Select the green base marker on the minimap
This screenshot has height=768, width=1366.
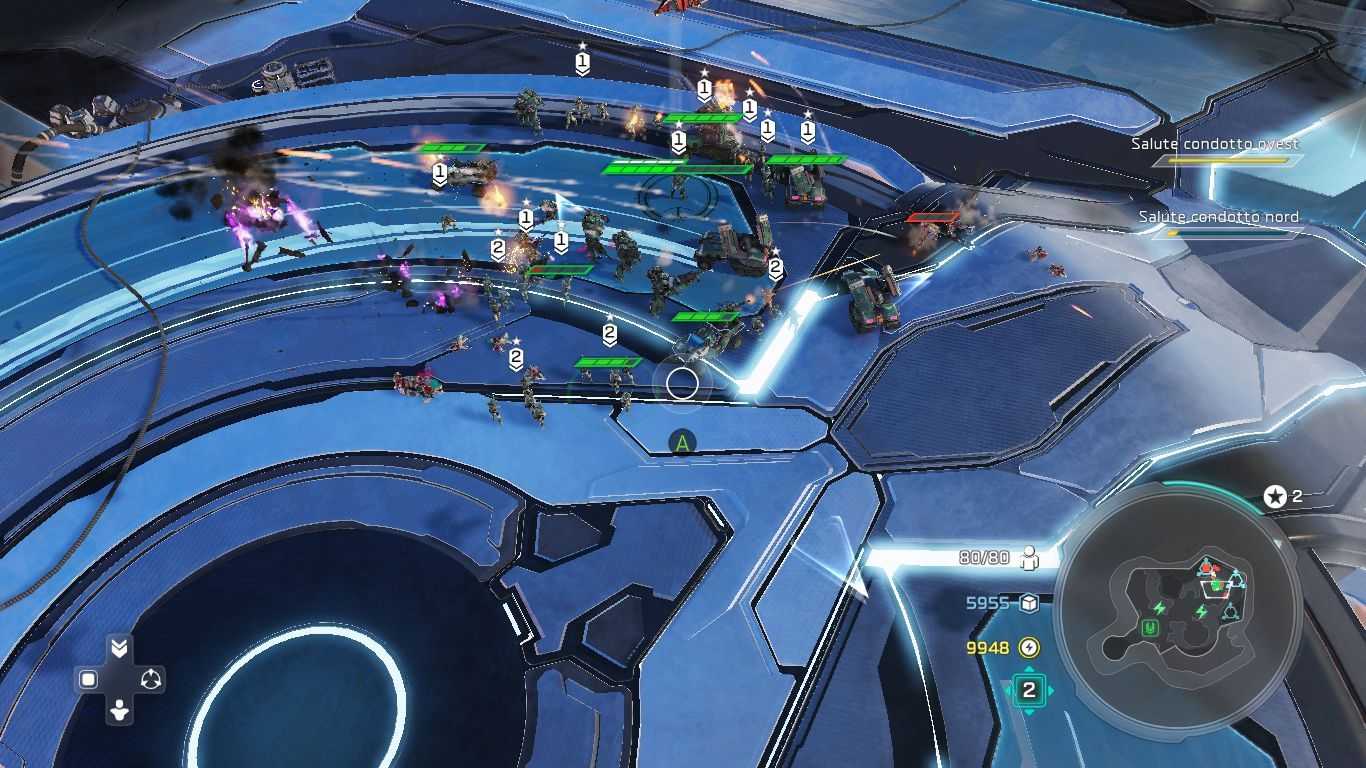coord(1150,628)
